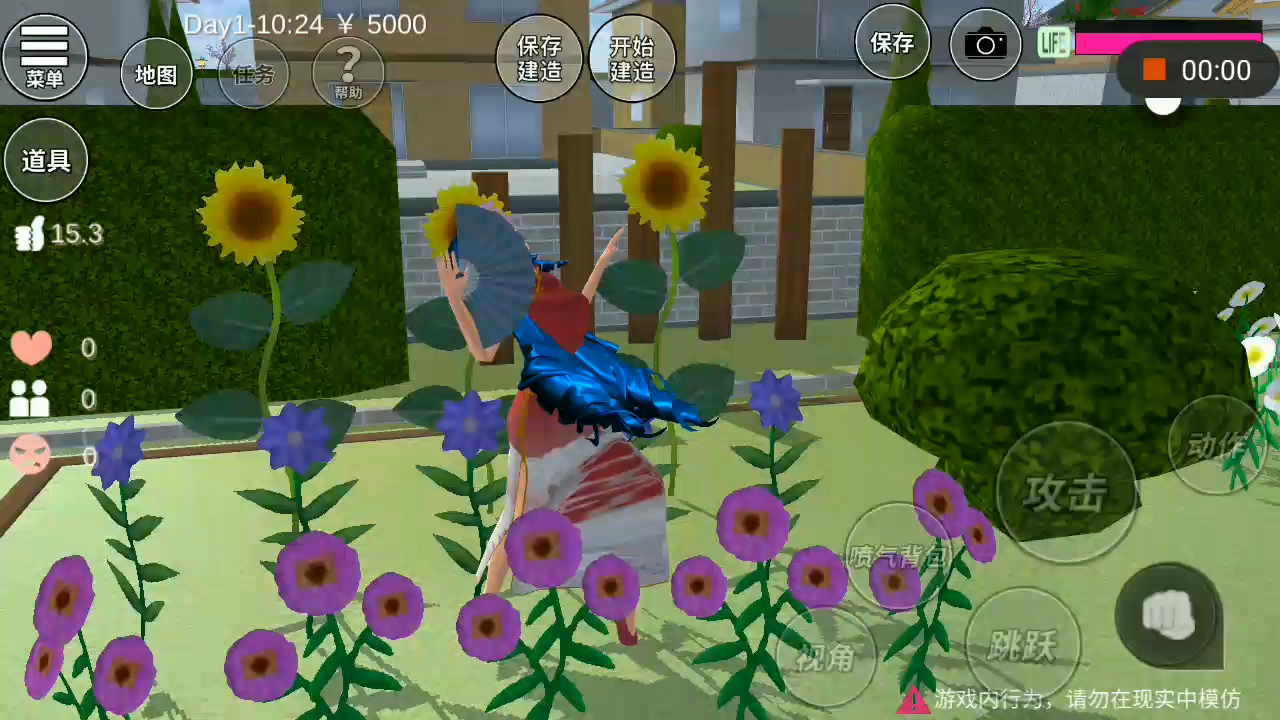Viewport: 1280px width, 720px height.
Task: Click the 跳跃 jump button
Action: [1022, 645]
